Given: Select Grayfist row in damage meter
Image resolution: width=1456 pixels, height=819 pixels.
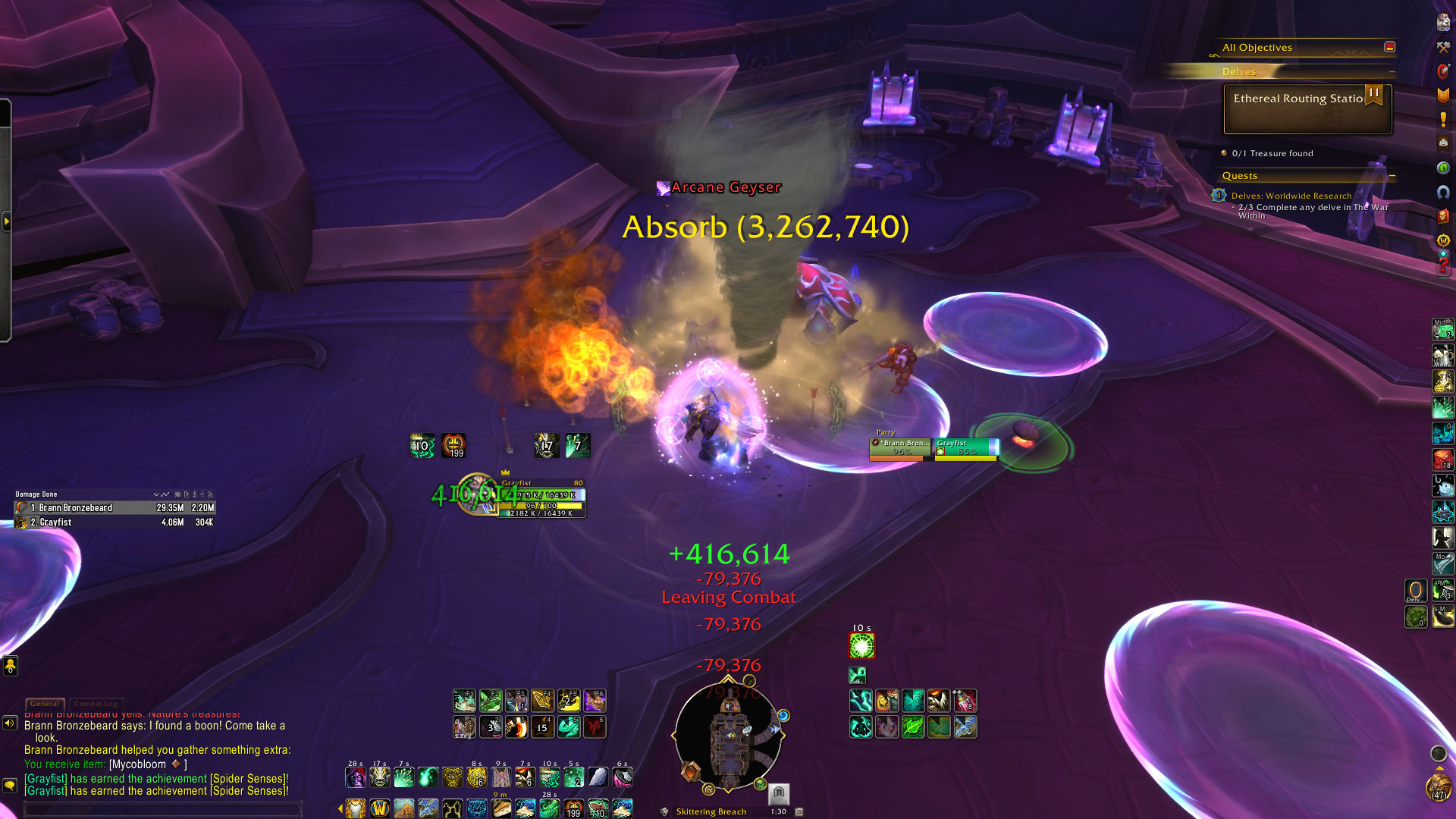Looking at the screenshot, I should pos(115,522).
